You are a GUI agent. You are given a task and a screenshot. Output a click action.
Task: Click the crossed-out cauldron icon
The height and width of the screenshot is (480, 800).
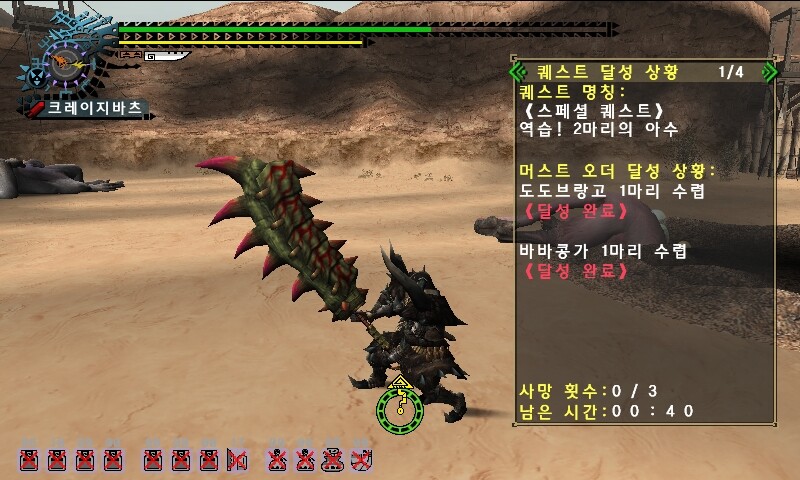(335, 460)
